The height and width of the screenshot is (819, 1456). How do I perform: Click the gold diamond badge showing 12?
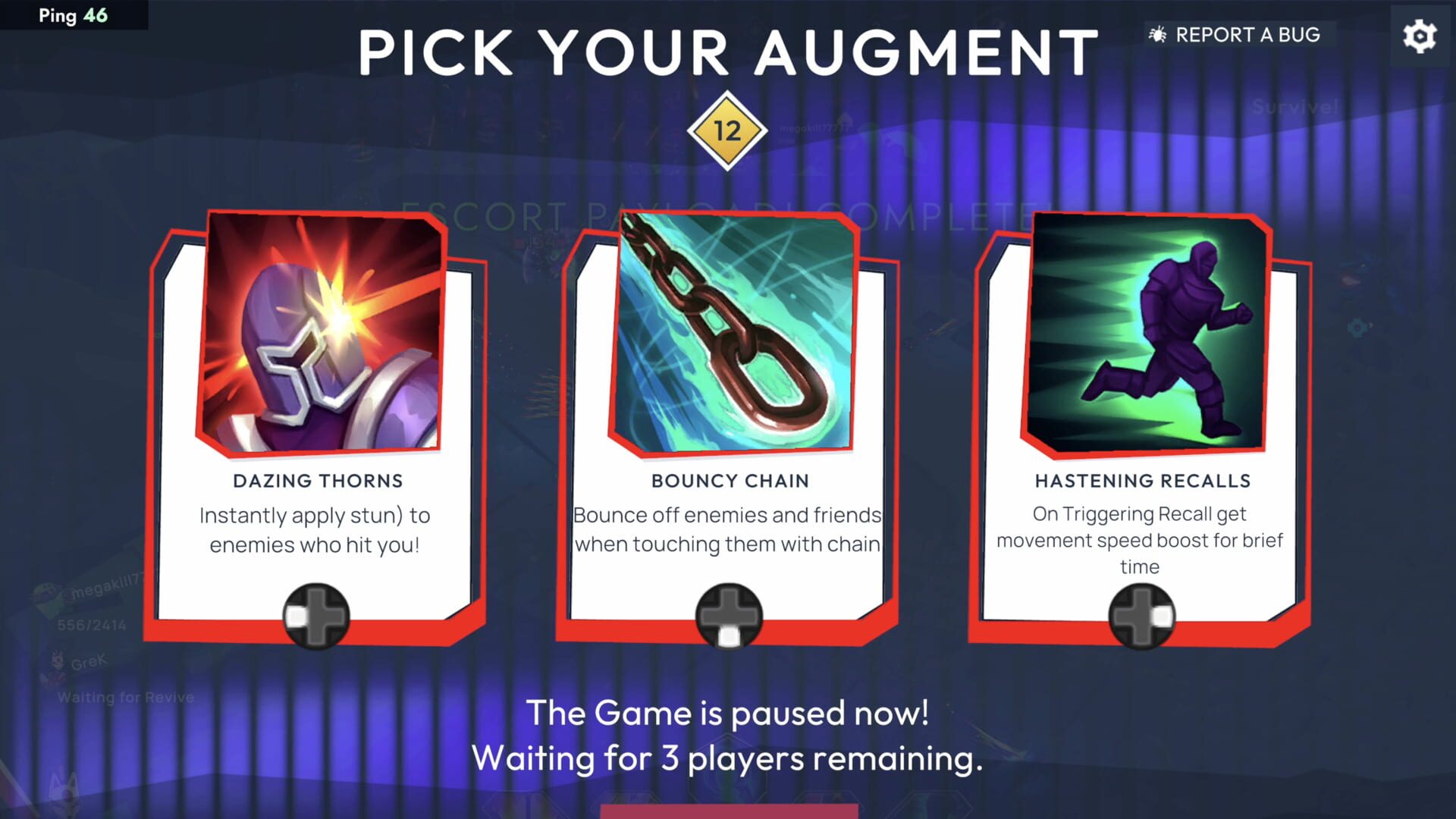click(x=726, y=129)
